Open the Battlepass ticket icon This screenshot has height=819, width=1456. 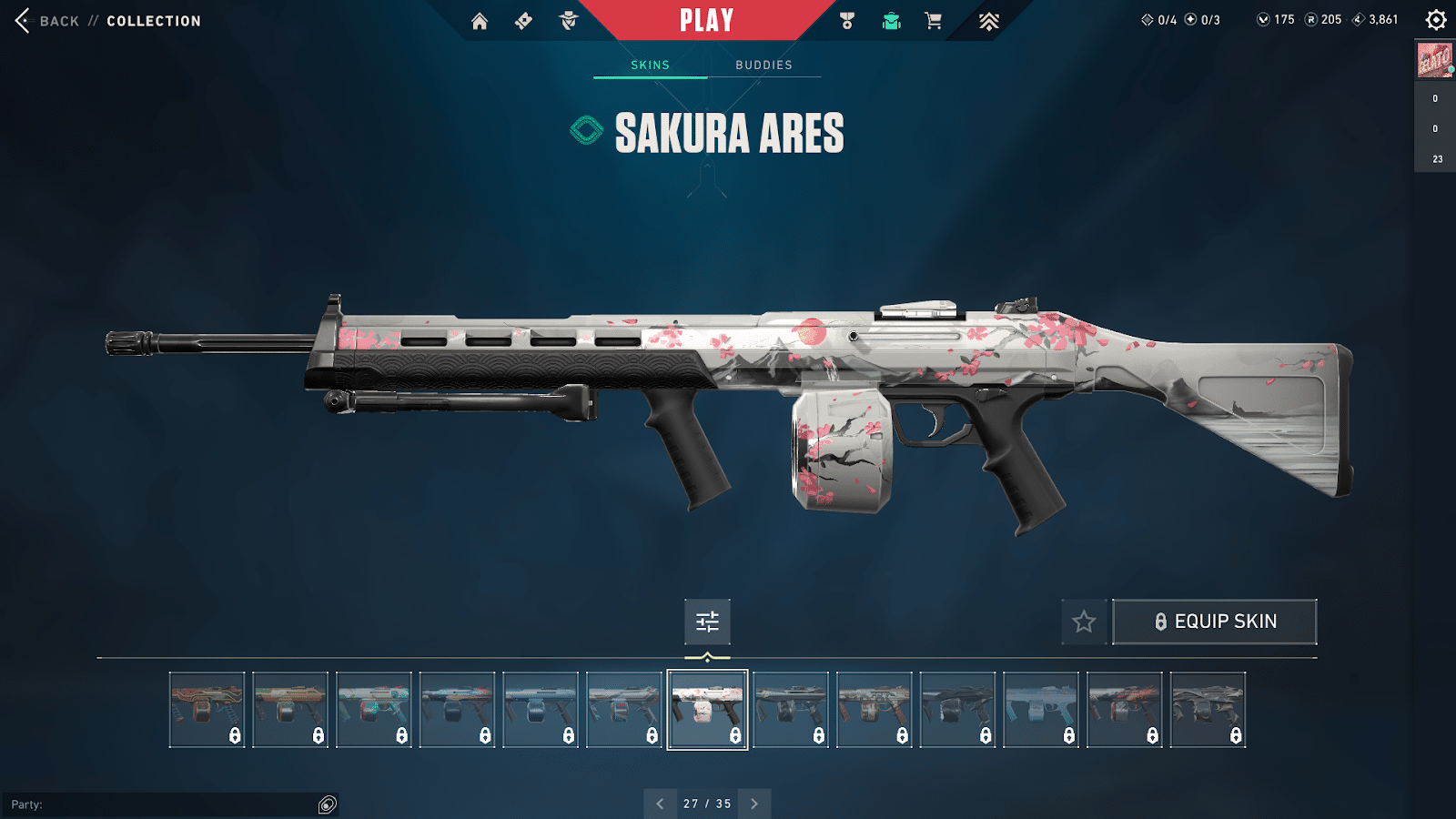point(521,20)
